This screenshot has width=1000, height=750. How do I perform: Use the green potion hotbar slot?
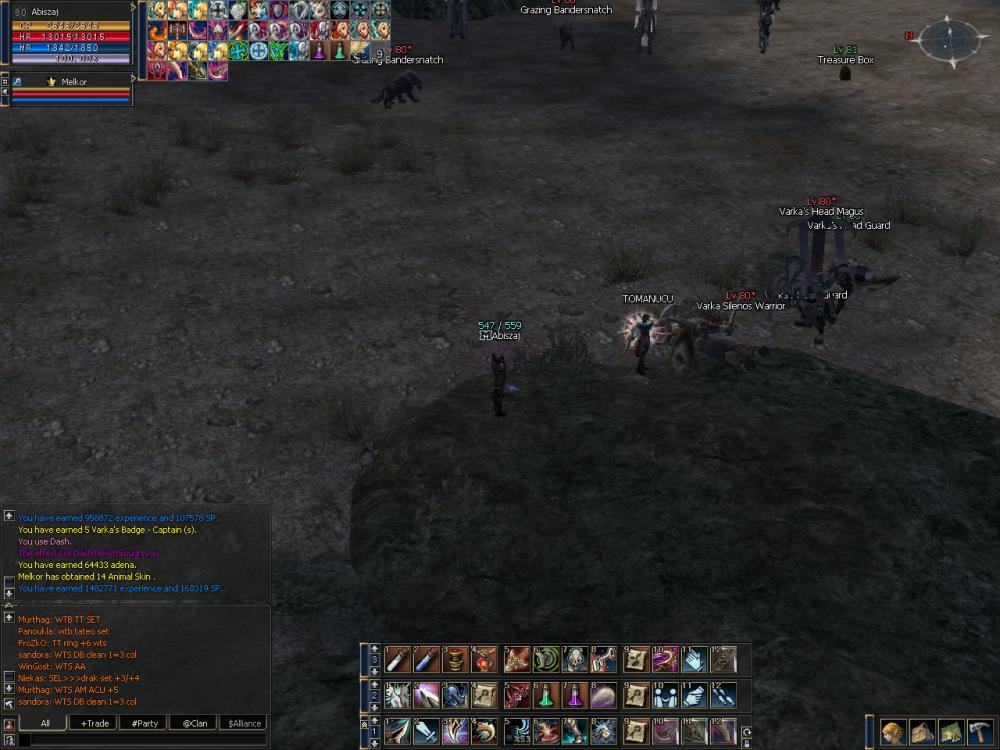coord(545,694)
